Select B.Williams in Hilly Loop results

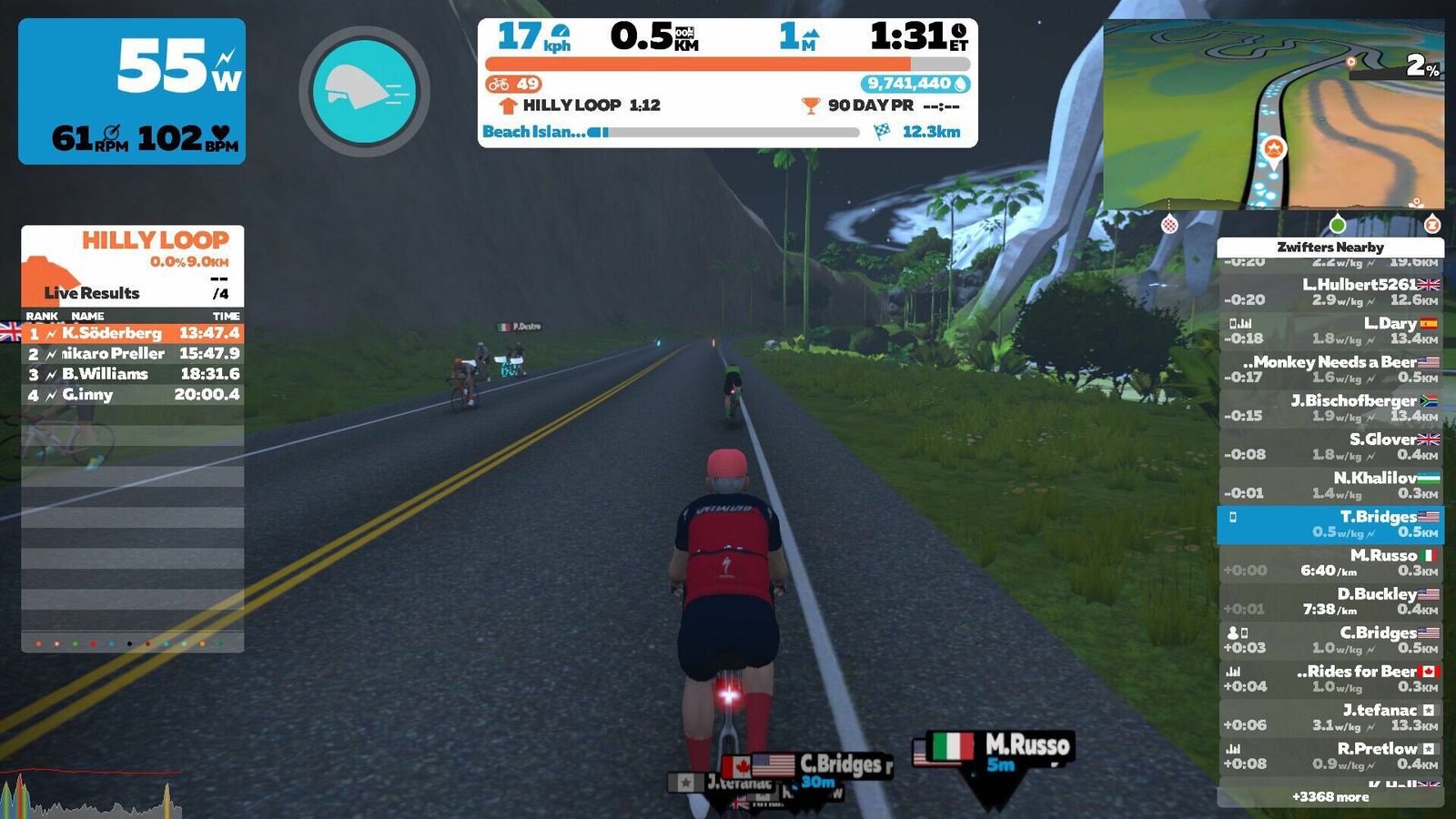[133, 374]
